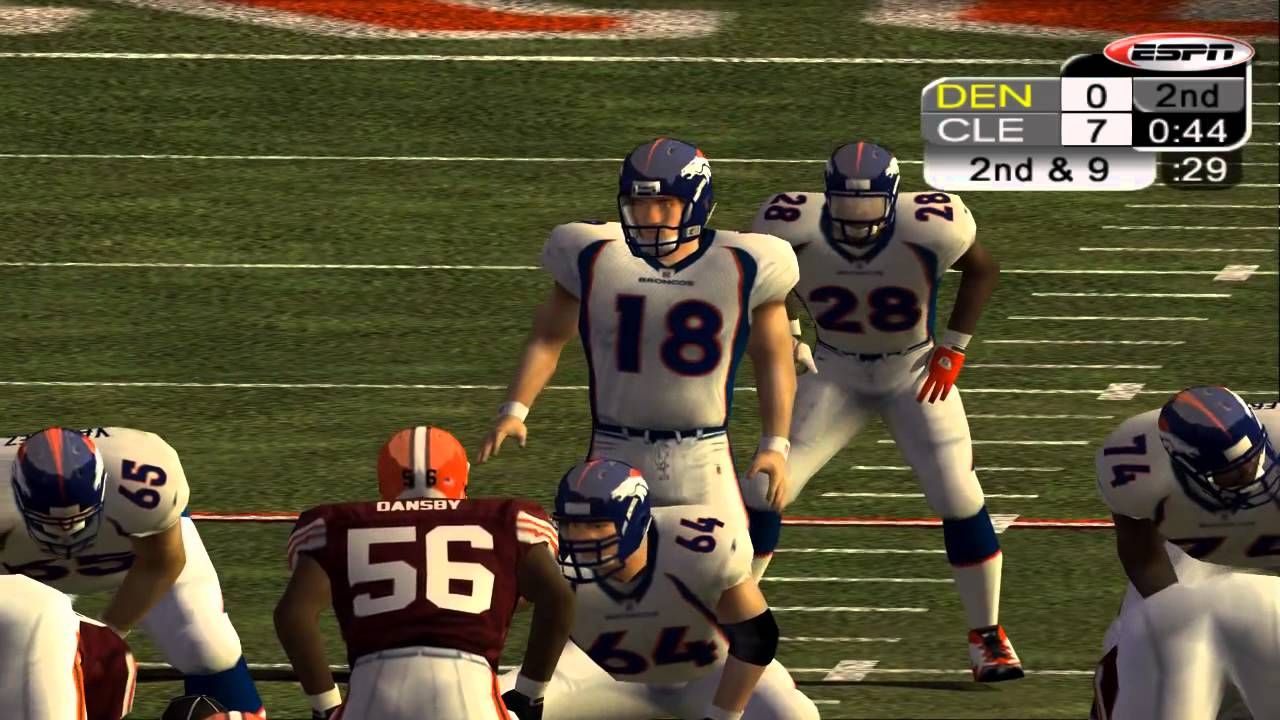Viewport: 1280px width, 720px height.
Task: Click the CLE score showing 7
Action: pyautogui.click(x=1096, y=130)
